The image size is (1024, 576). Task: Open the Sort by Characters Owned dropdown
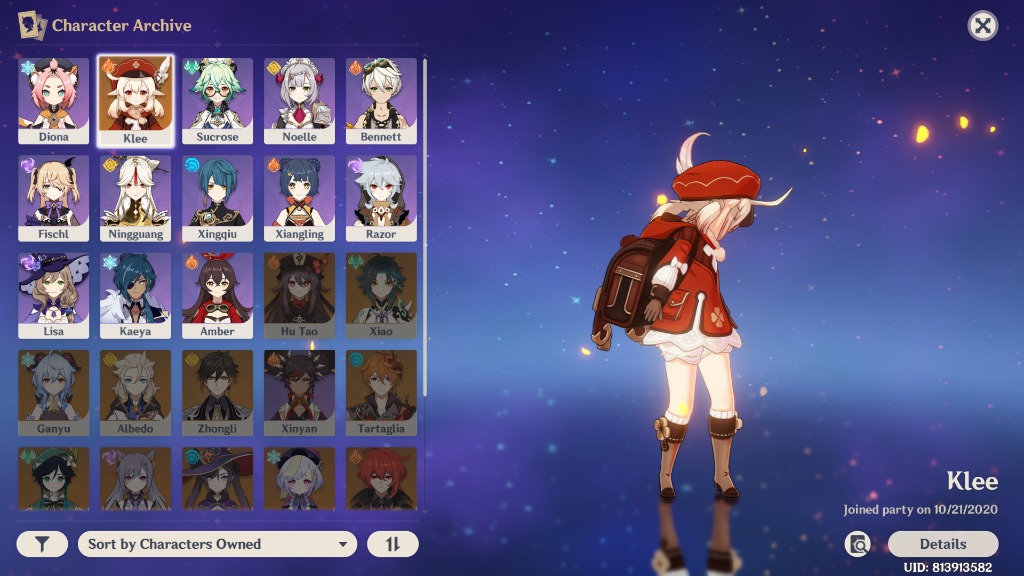point(217,544)
